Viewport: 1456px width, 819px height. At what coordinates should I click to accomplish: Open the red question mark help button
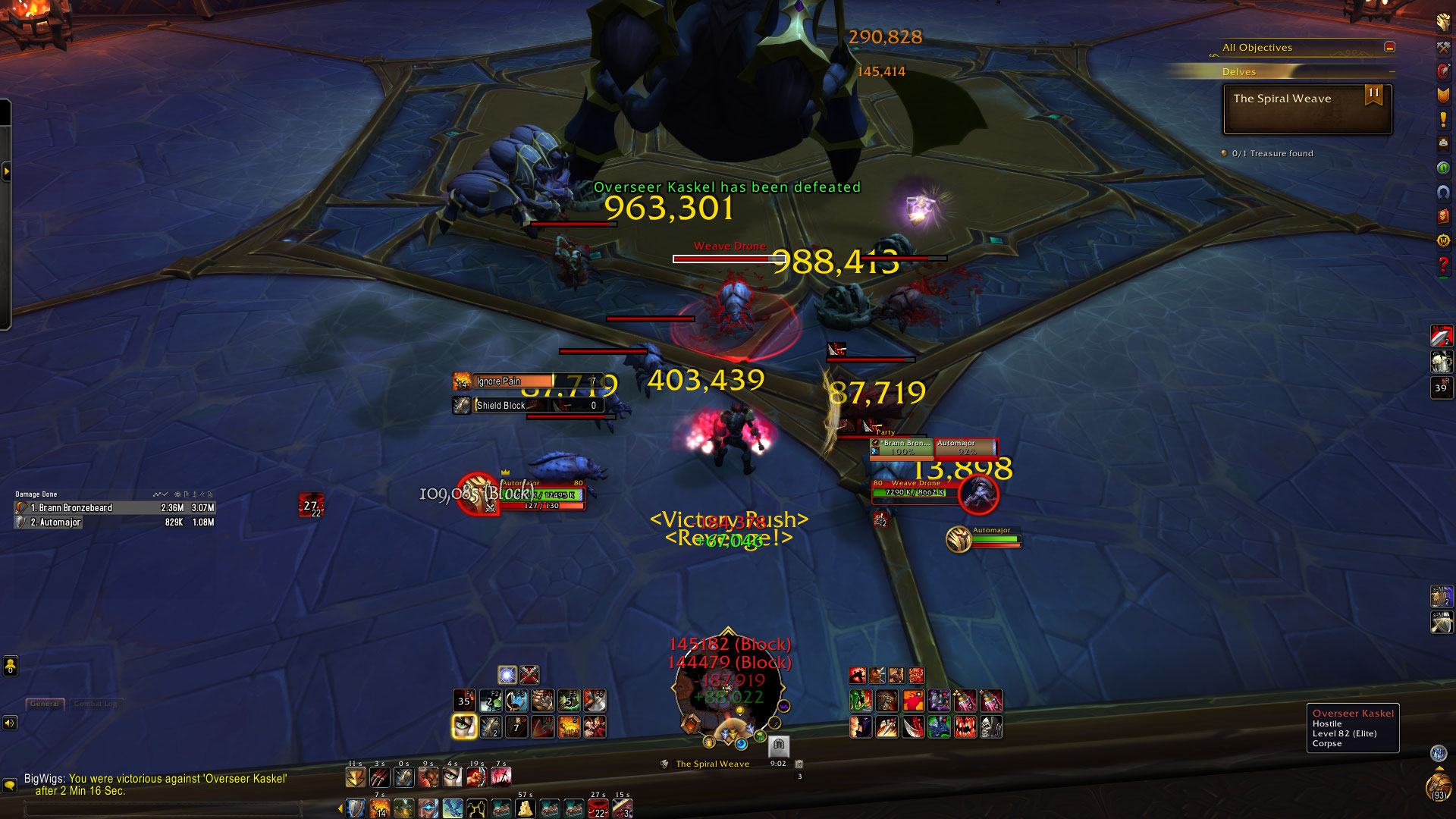coord(1442,265)
